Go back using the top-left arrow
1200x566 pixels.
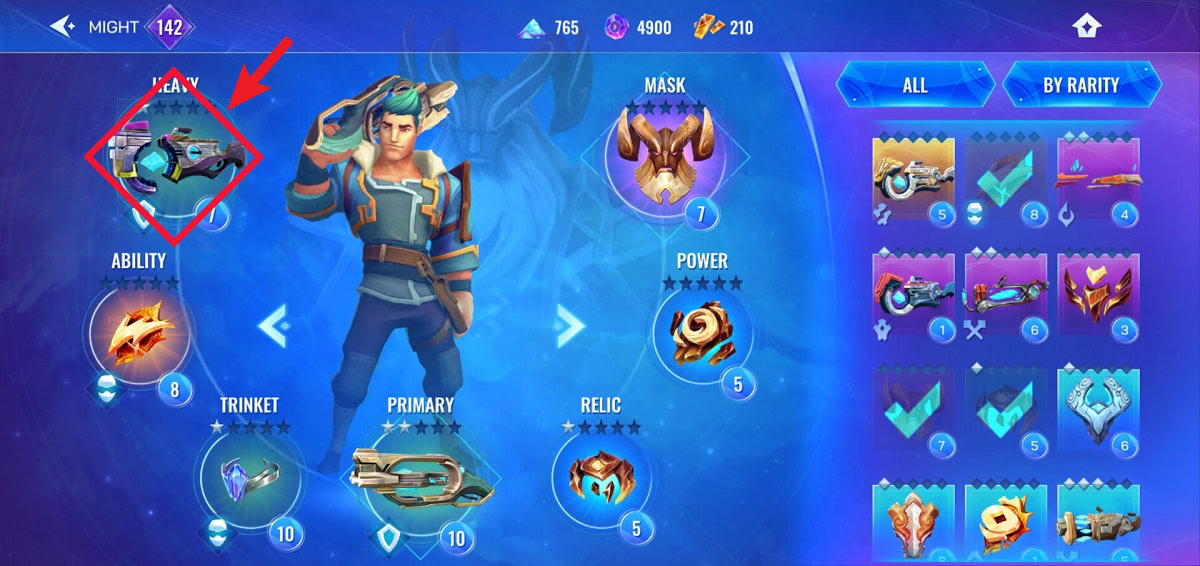pyautogui.click(x=63, y=27)
